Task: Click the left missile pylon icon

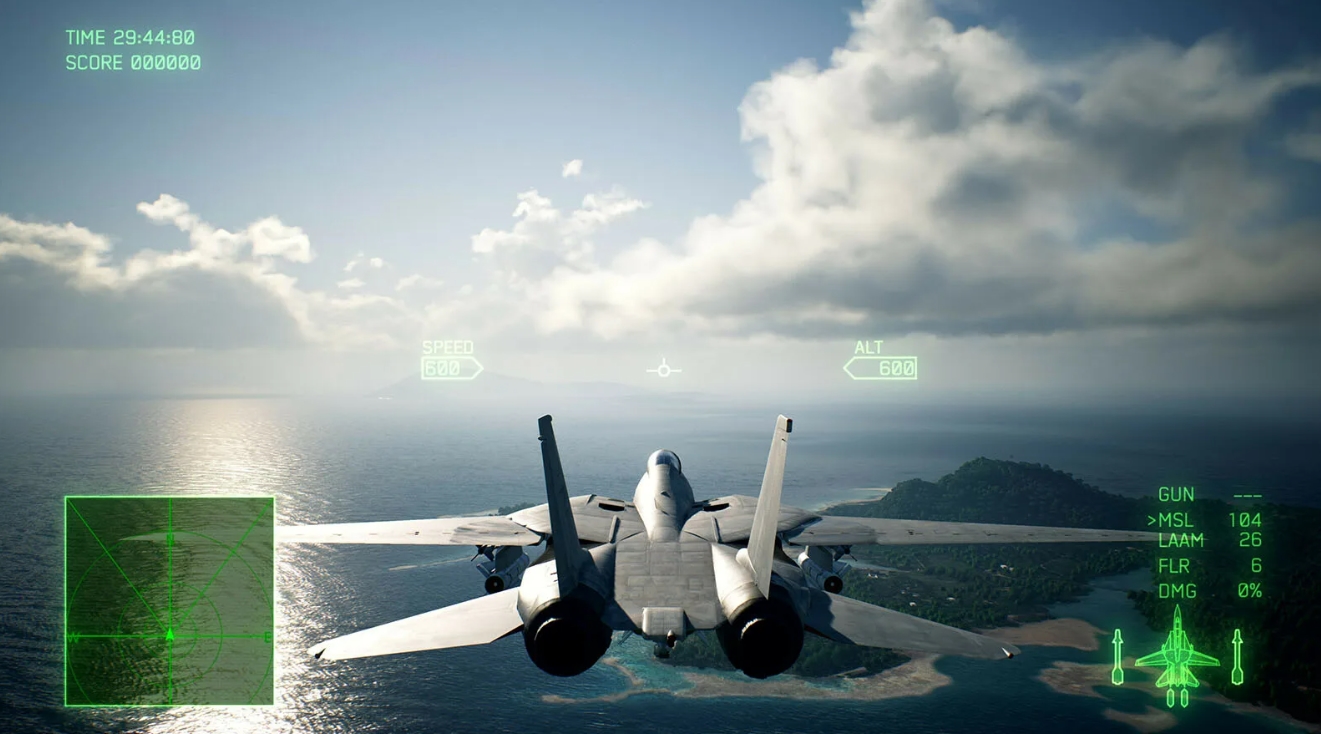Action: coord(1116,655)
